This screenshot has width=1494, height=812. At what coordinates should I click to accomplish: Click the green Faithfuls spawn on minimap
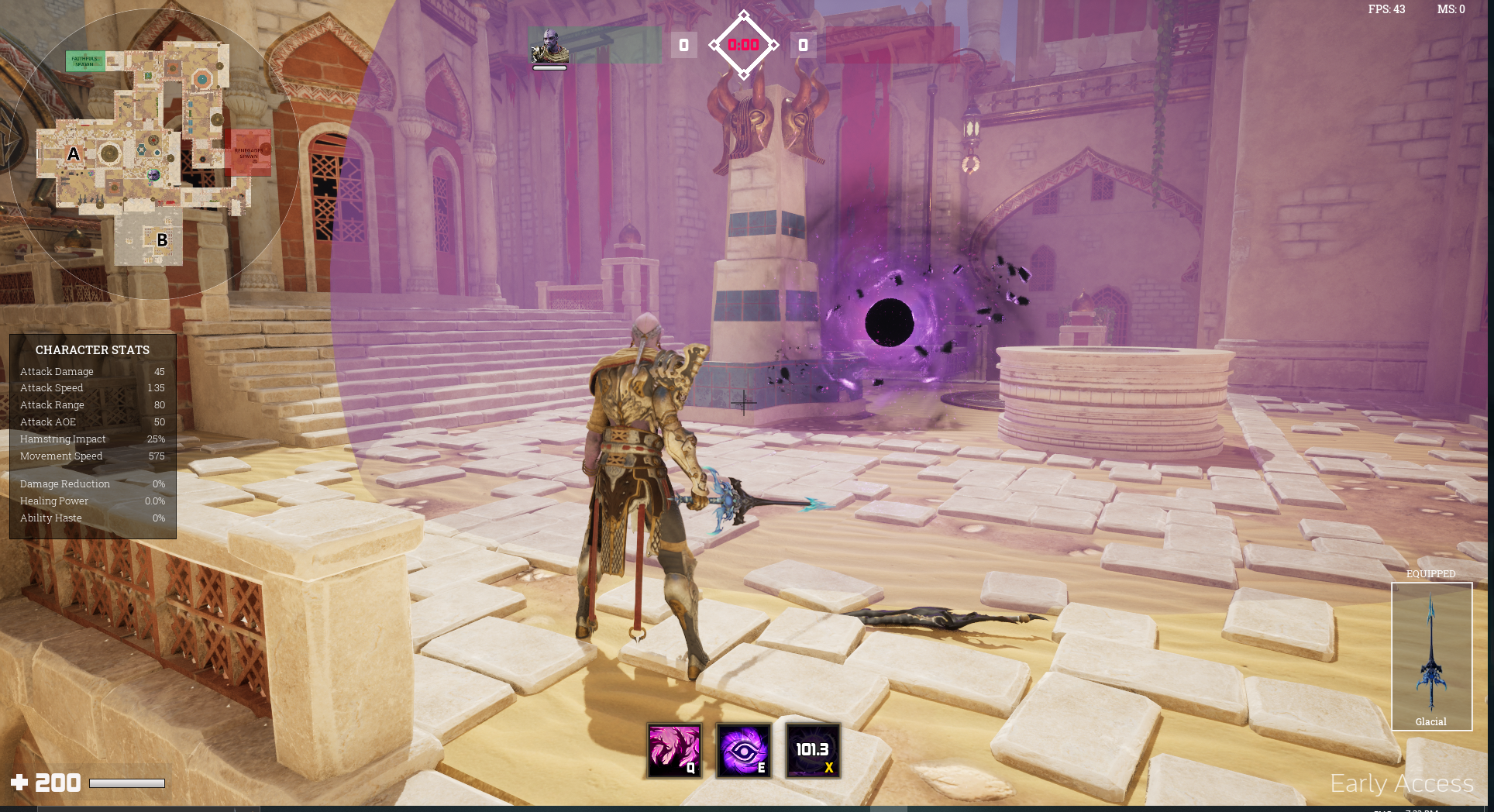84,61
